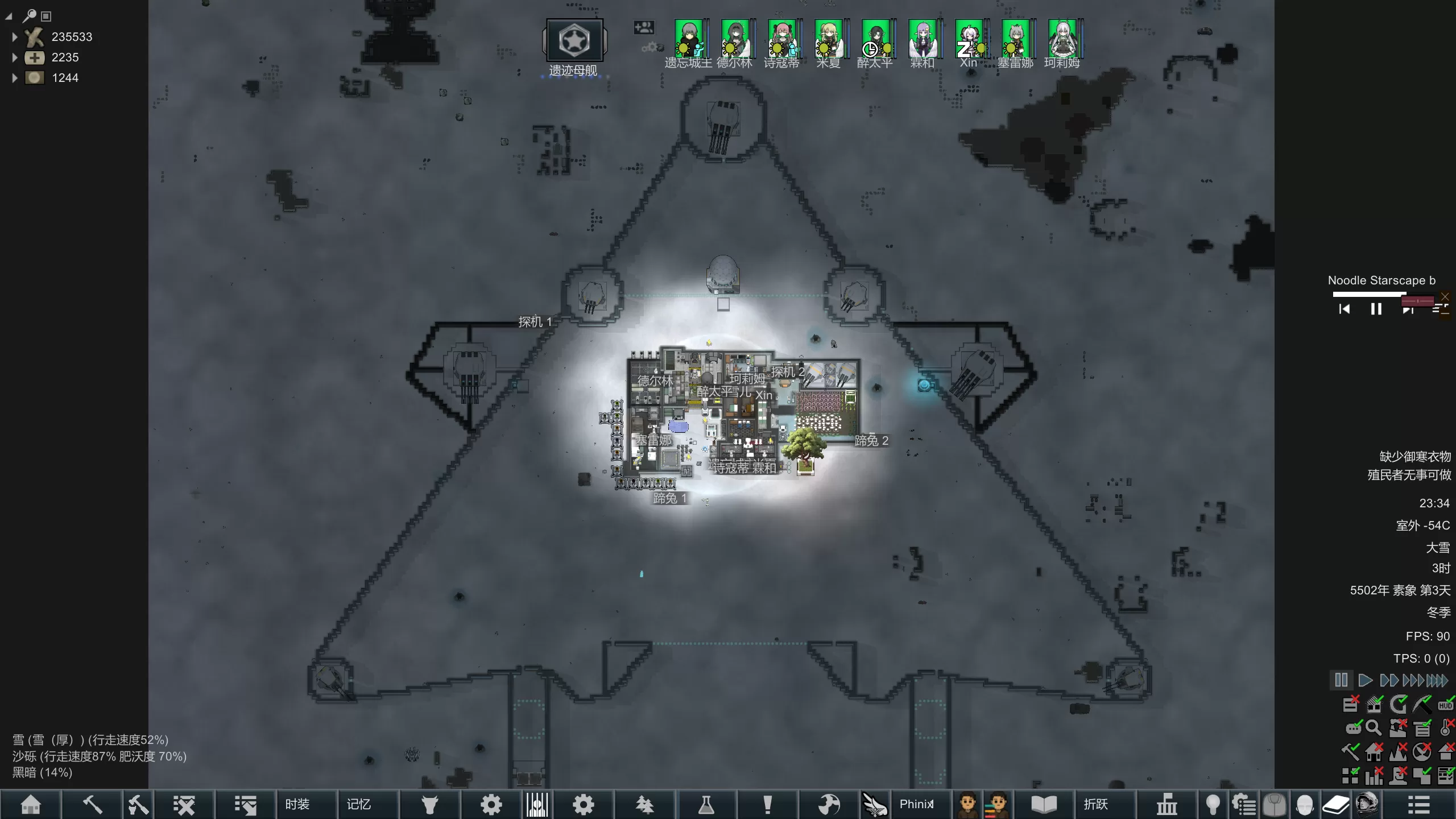Select colonist 诗寇蒂 portrait
Viewport: 1456px width, 819px height.
point(781,39)
